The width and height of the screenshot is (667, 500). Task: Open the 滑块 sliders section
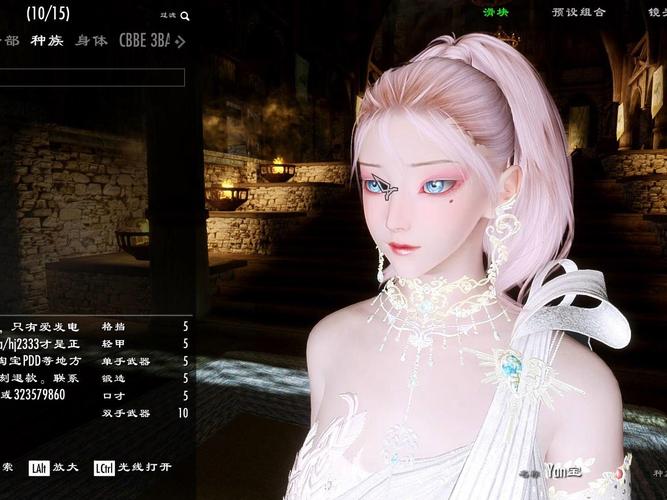click(497, 13)
